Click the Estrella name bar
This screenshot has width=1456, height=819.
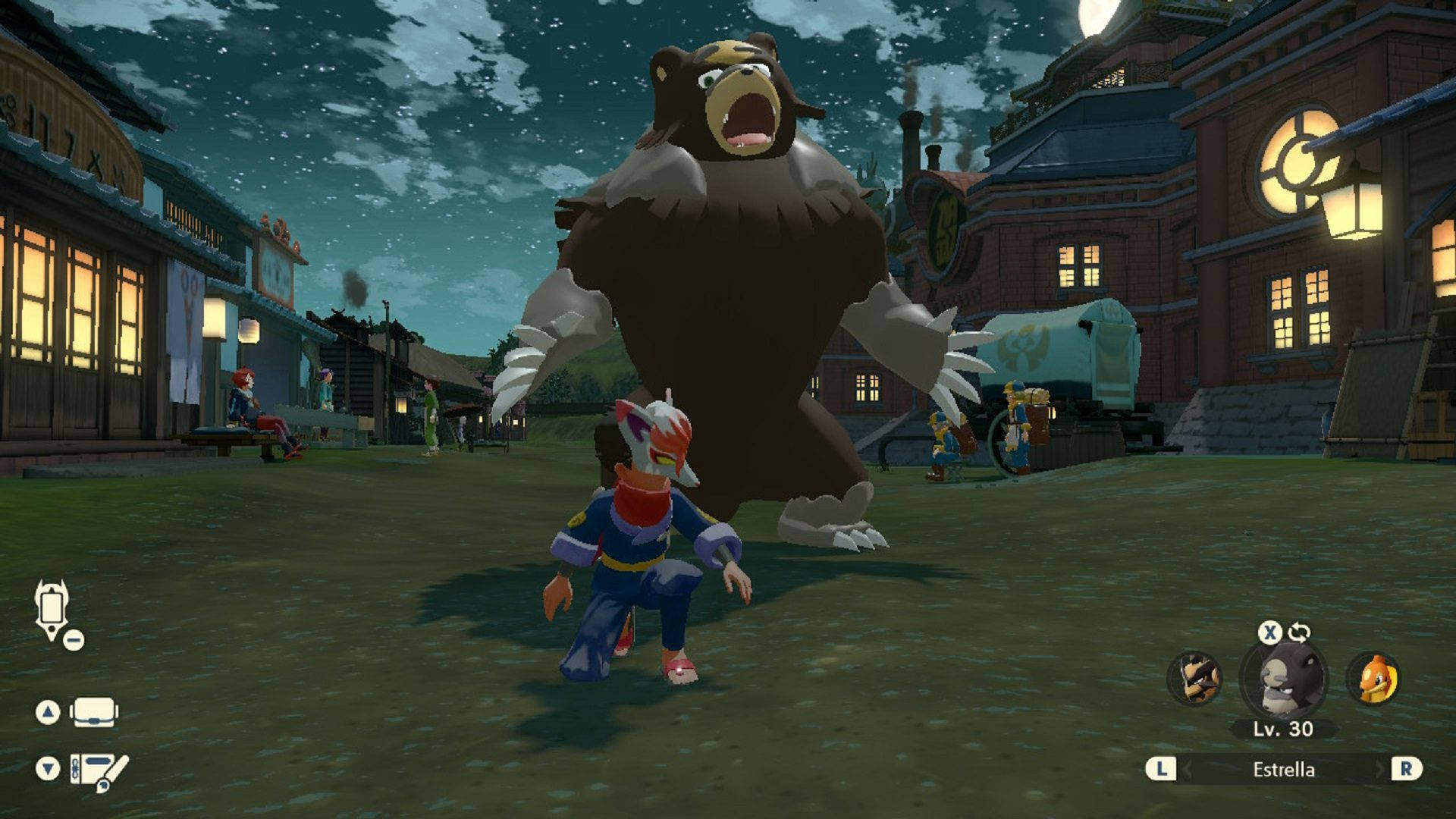pyautogui.click(x=1283, y=770)
